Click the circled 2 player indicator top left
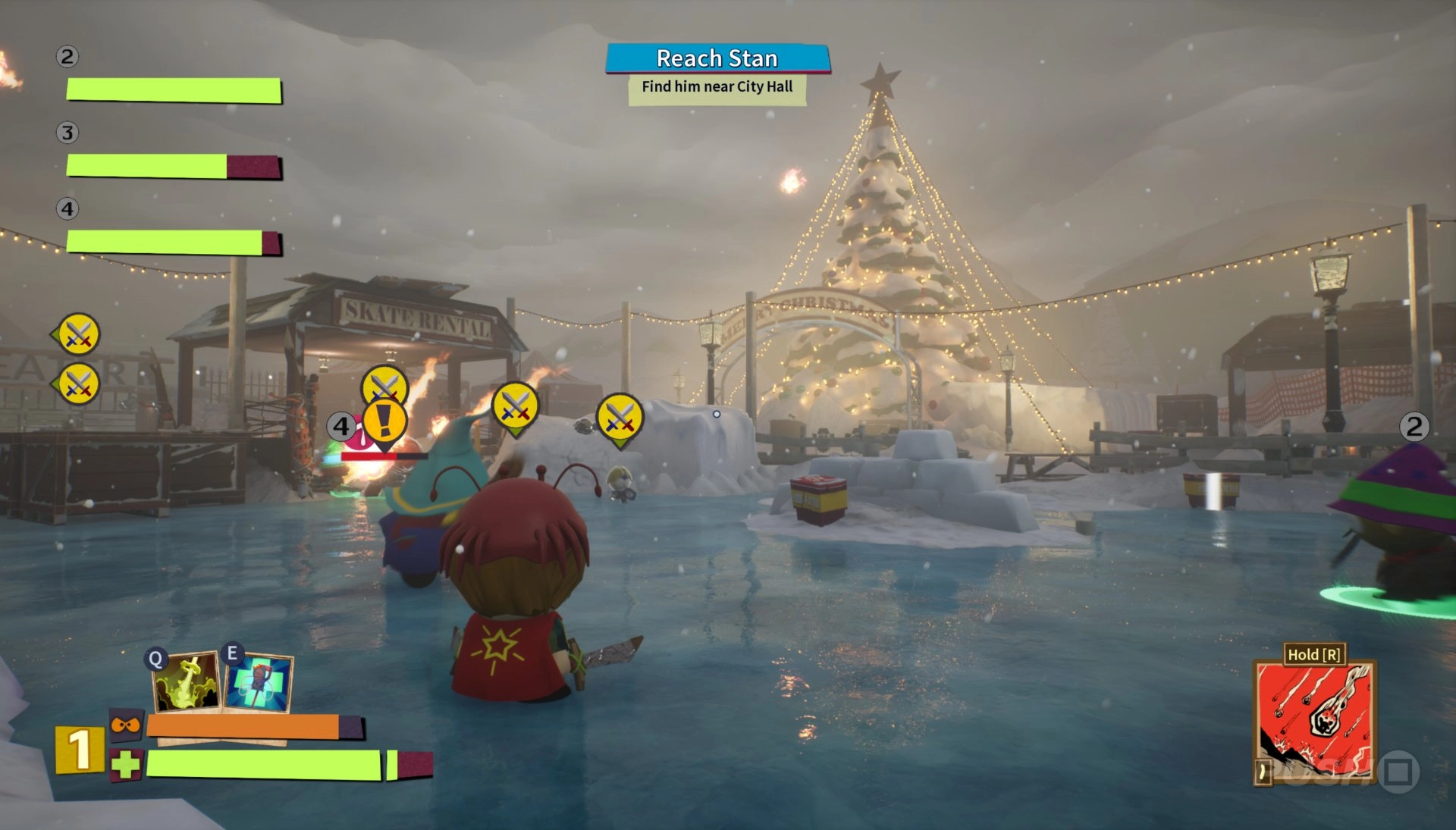Image resolution: width=1456 pixels, height=830 pixels. pyautogui.click(x=67, y=56)
